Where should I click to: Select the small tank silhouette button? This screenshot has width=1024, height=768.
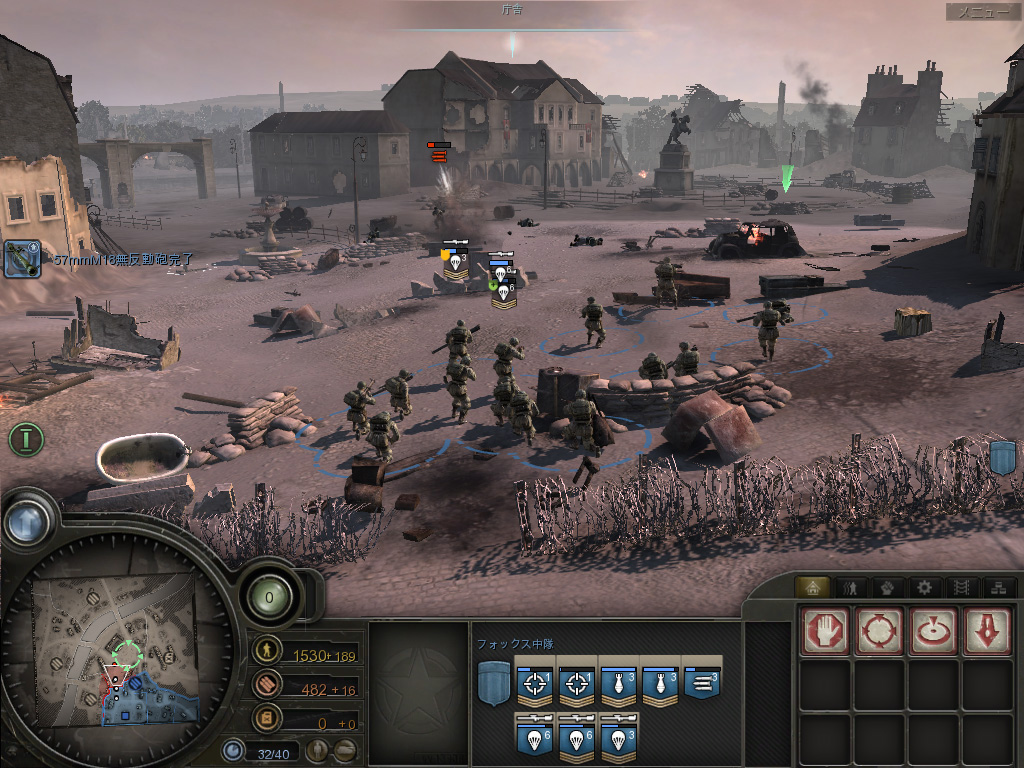coord(345,750)
